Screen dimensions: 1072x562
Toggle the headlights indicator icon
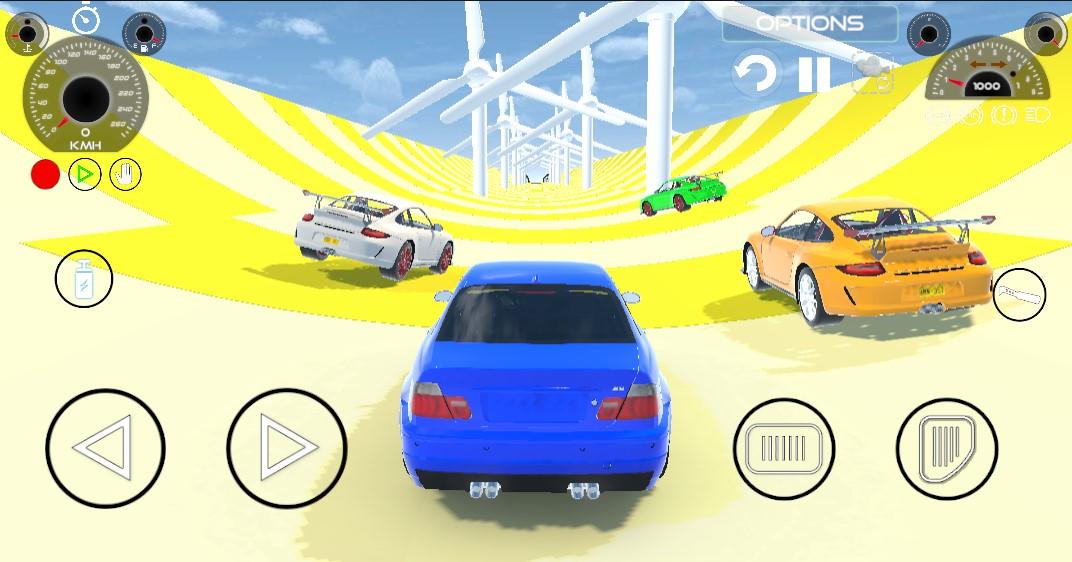point(1037,115)
